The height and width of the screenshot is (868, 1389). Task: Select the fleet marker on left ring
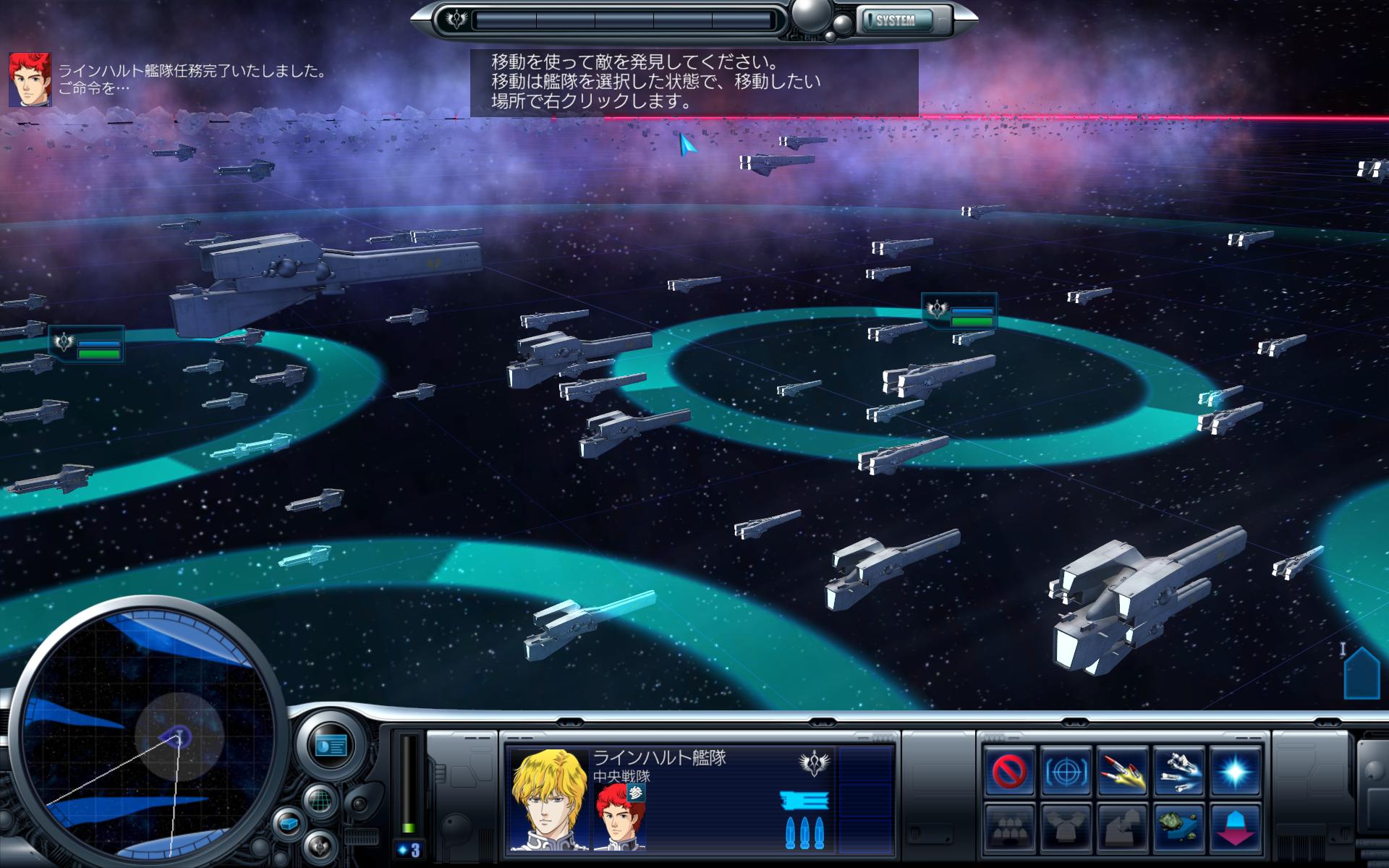tap(87, 344)
